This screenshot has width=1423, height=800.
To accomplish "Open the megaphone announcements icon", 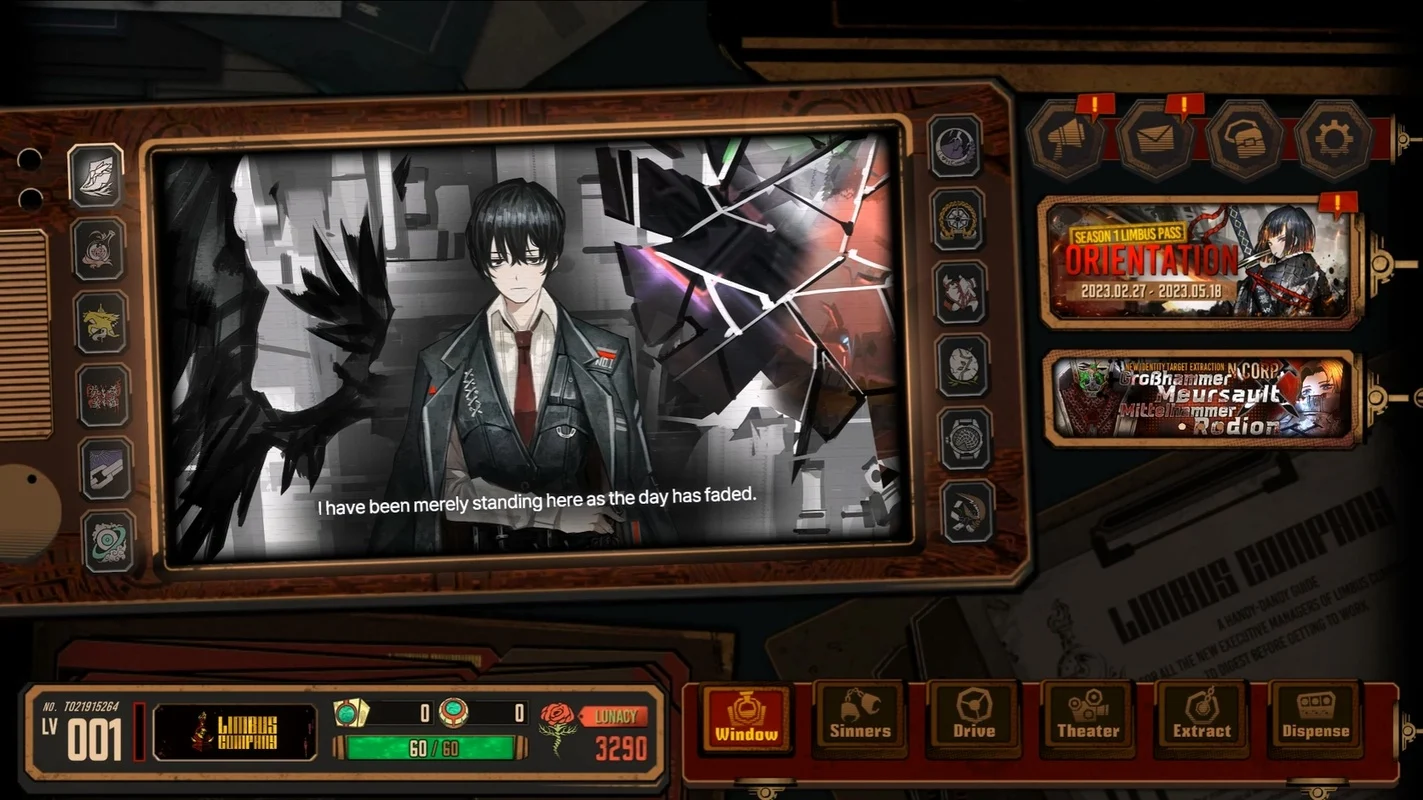I will [1064, 140].
